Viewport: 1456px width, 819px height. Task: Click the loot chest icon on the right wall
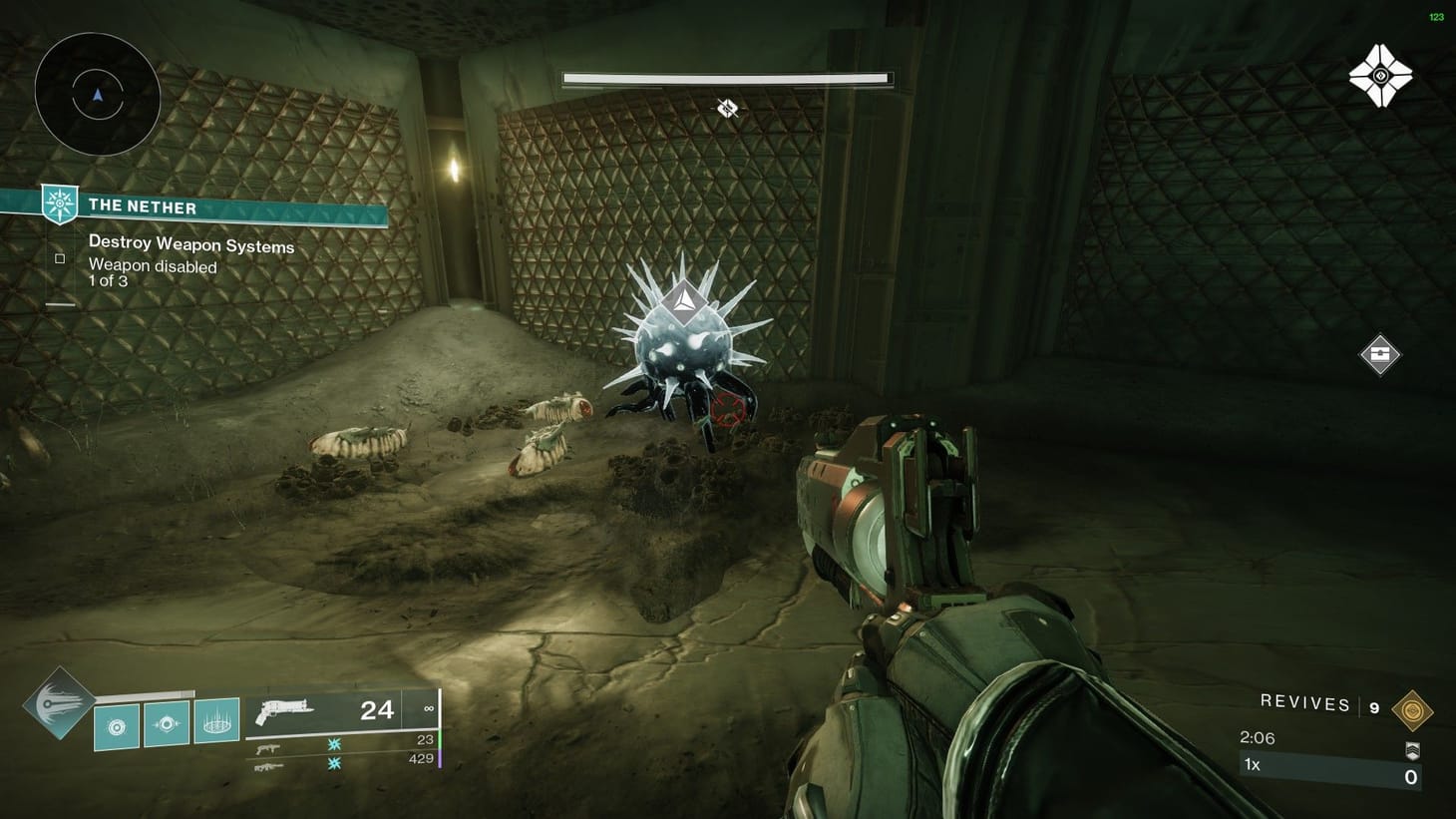tap(1381, 353)
